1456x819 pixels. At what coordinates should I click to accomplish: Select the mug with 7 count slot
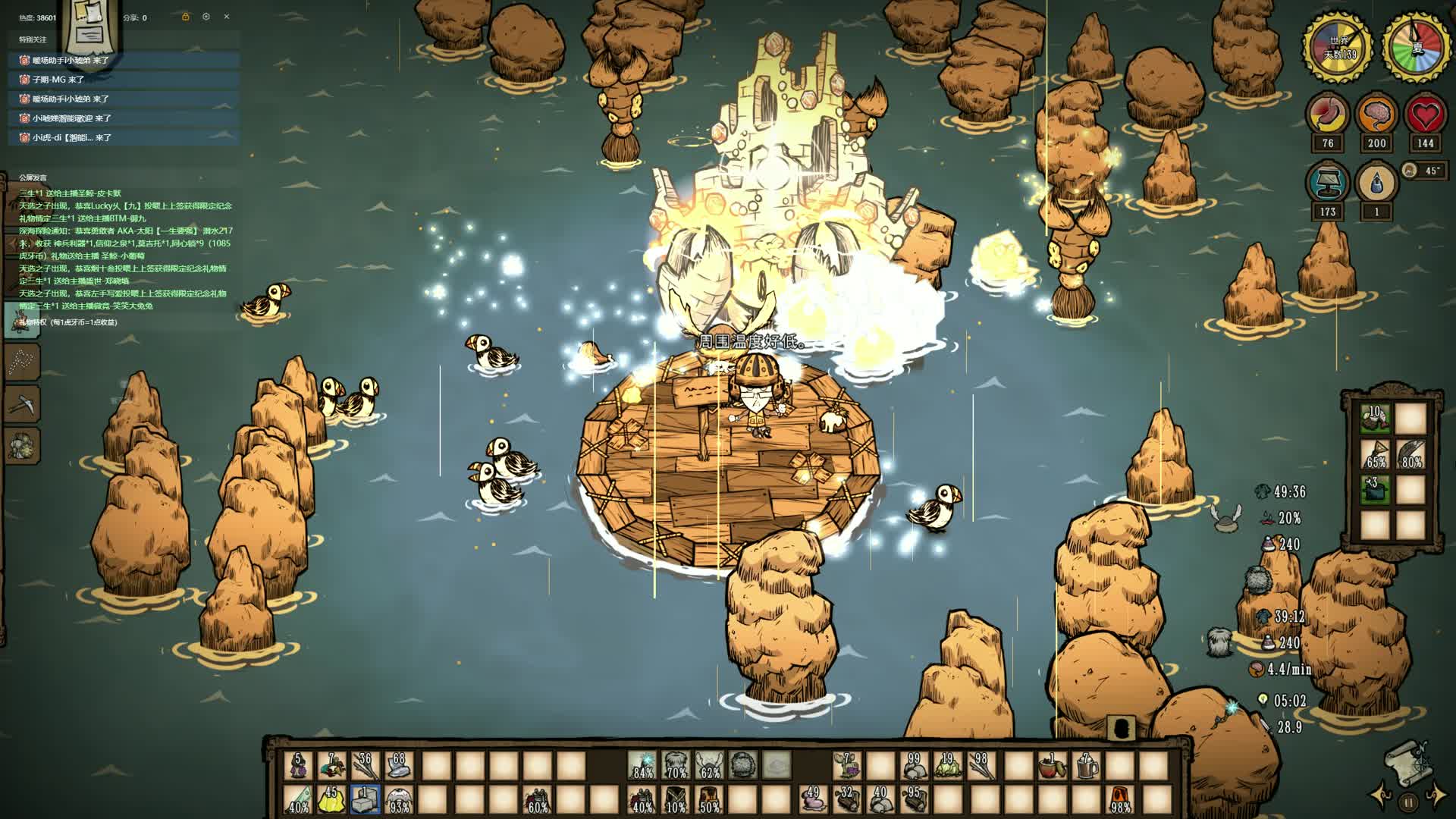point(1085,766)
